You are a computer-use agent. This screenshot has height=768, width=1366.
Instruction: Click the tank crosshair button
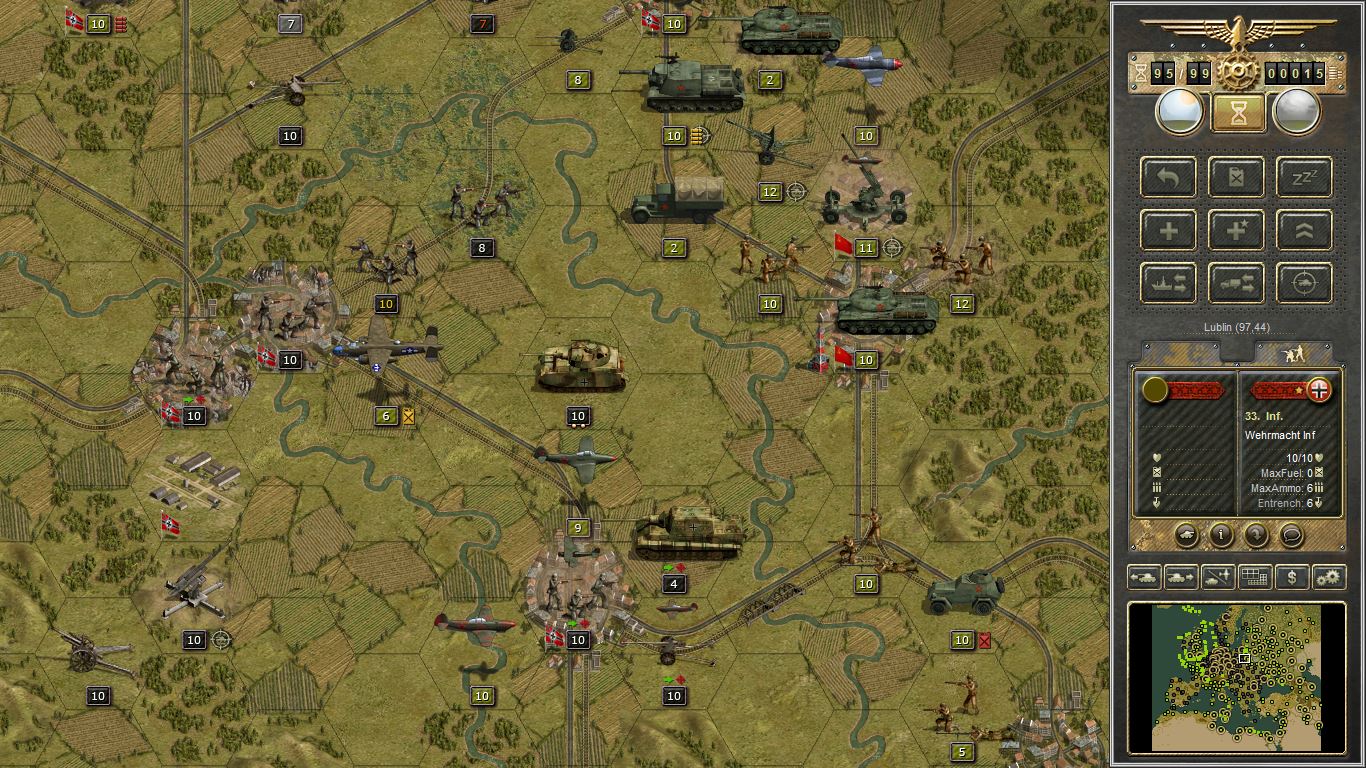click(x=1305, y=283)
